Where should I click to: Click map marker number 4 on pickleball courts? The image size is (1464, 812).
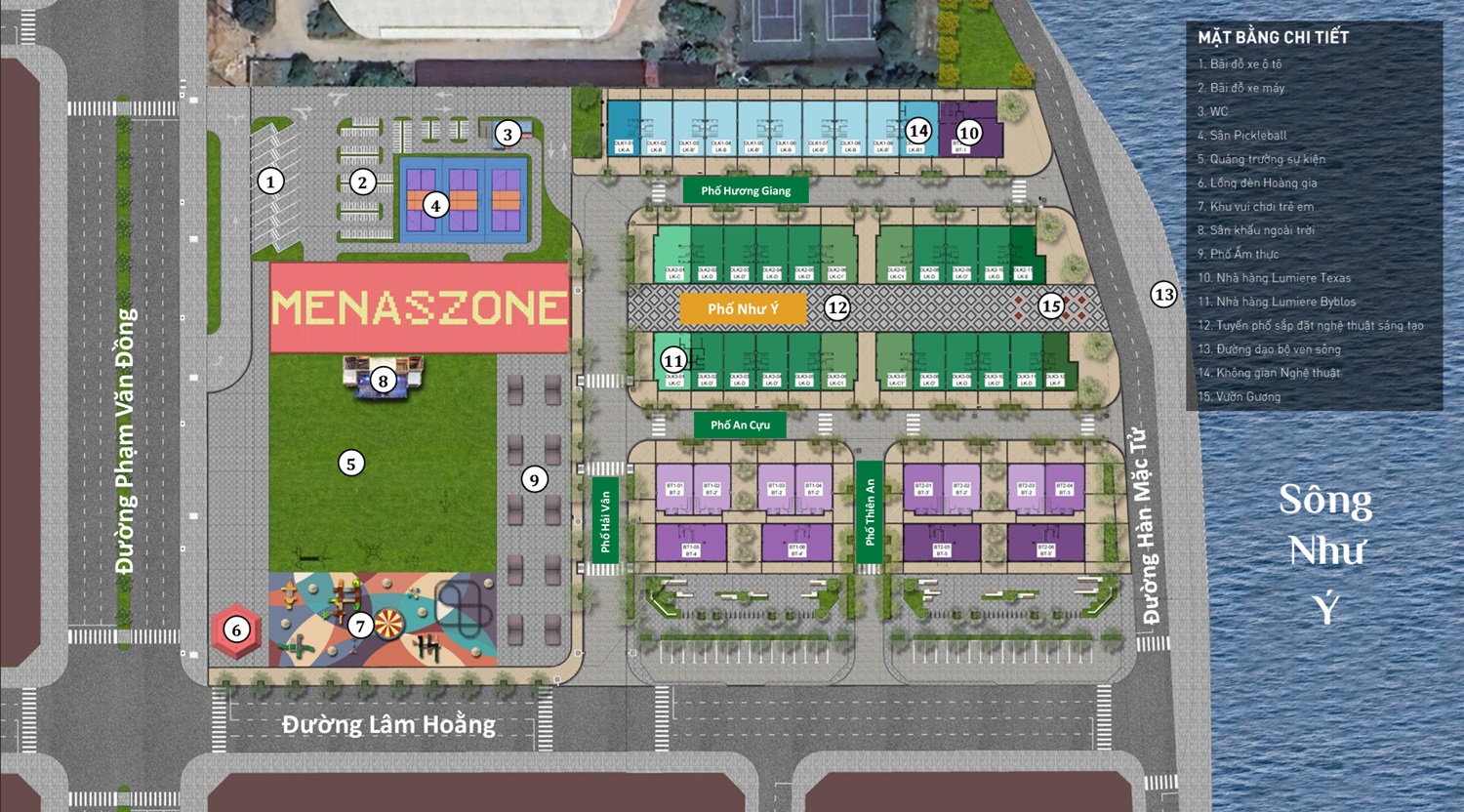tap(435, 205)
